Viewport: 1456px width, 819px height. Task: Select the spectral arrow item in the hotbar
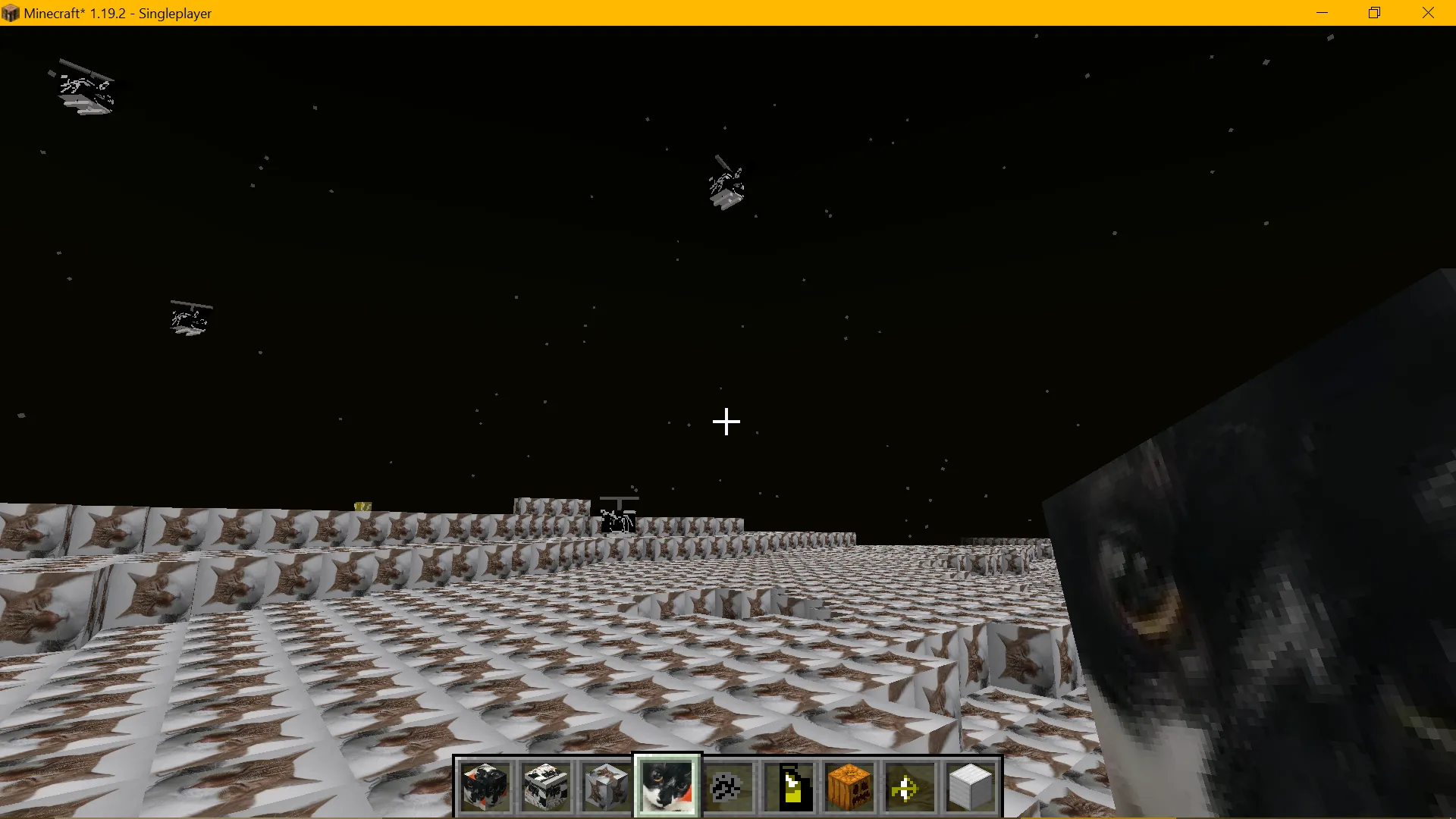(909, 786)
